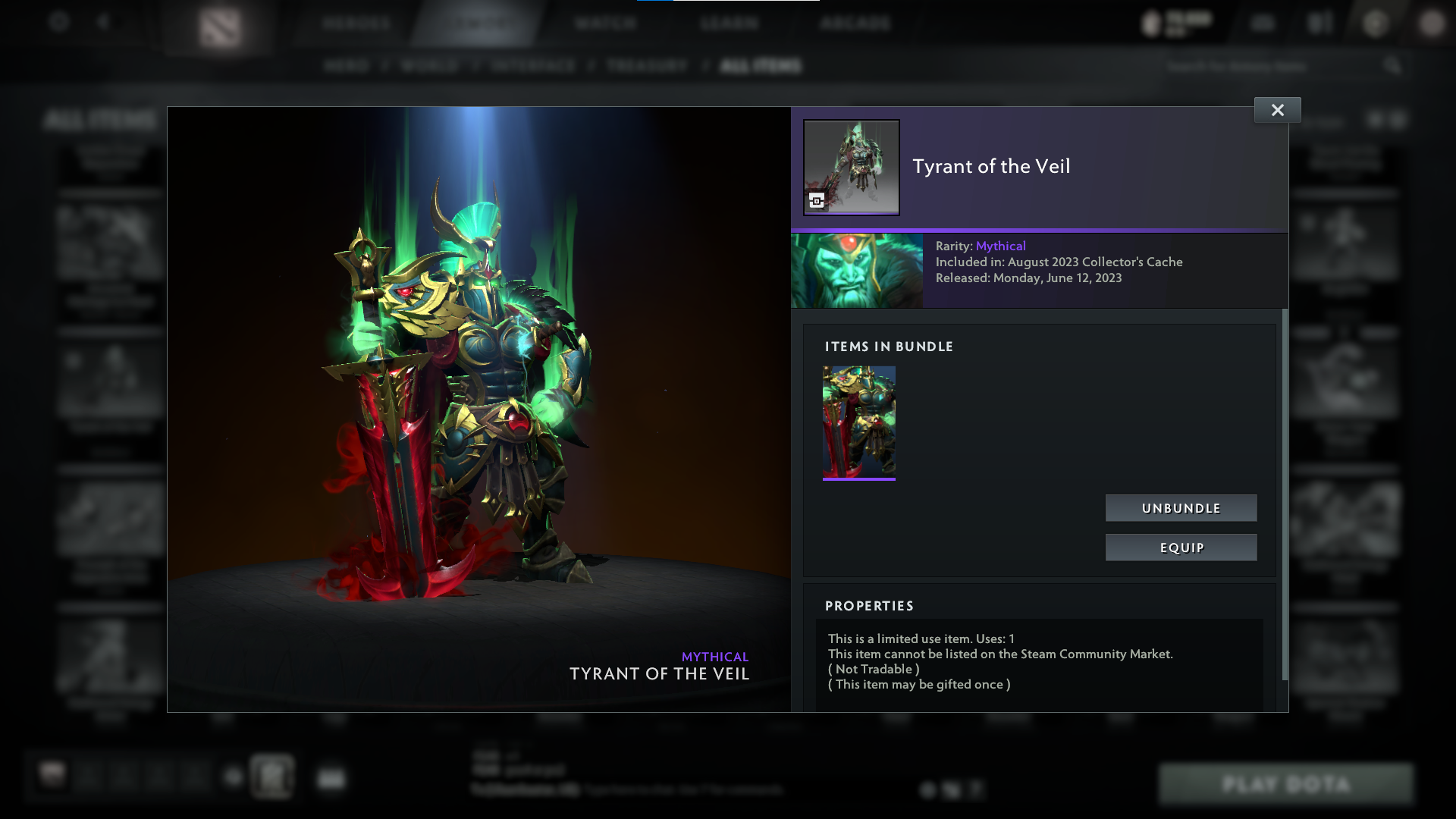Click the Wraith King portrait beside rarity info
This screenshot has height=819, width=1456.
point(857,271)
